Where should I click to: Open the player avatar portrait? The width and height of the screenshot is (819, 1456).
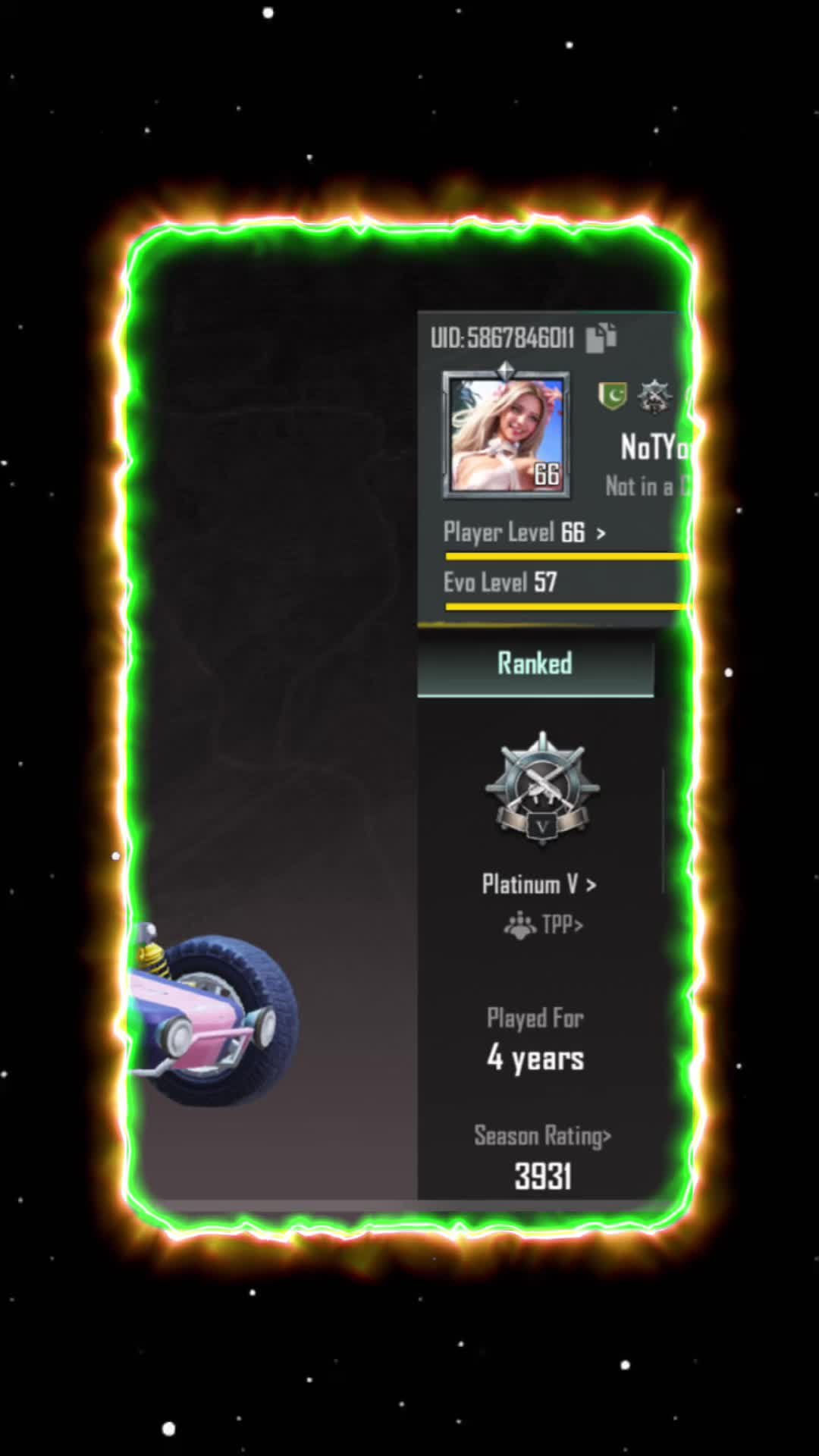(x=507, y=435)
